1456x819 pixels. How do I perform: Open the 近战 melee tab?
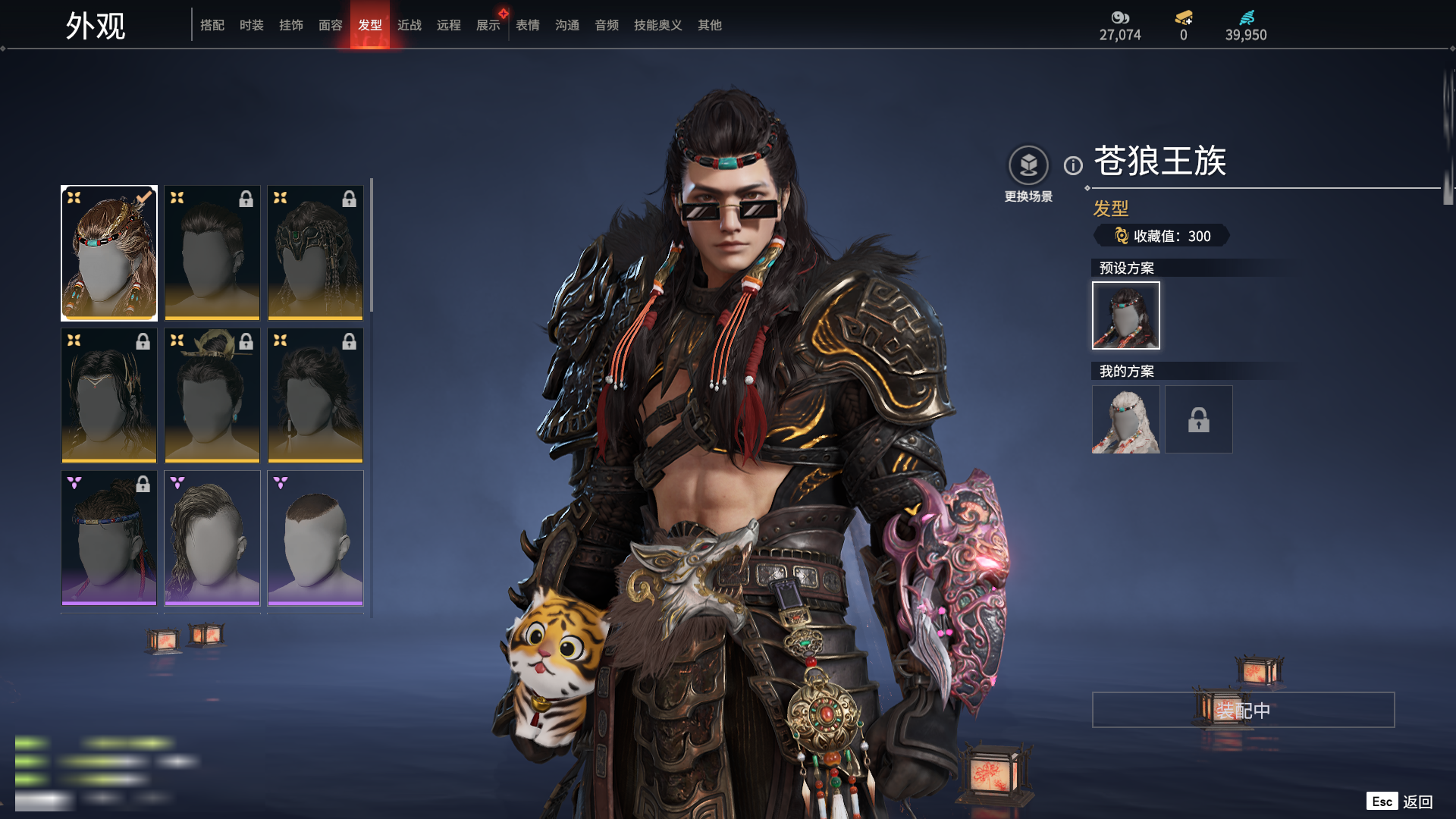pos(409,25)
